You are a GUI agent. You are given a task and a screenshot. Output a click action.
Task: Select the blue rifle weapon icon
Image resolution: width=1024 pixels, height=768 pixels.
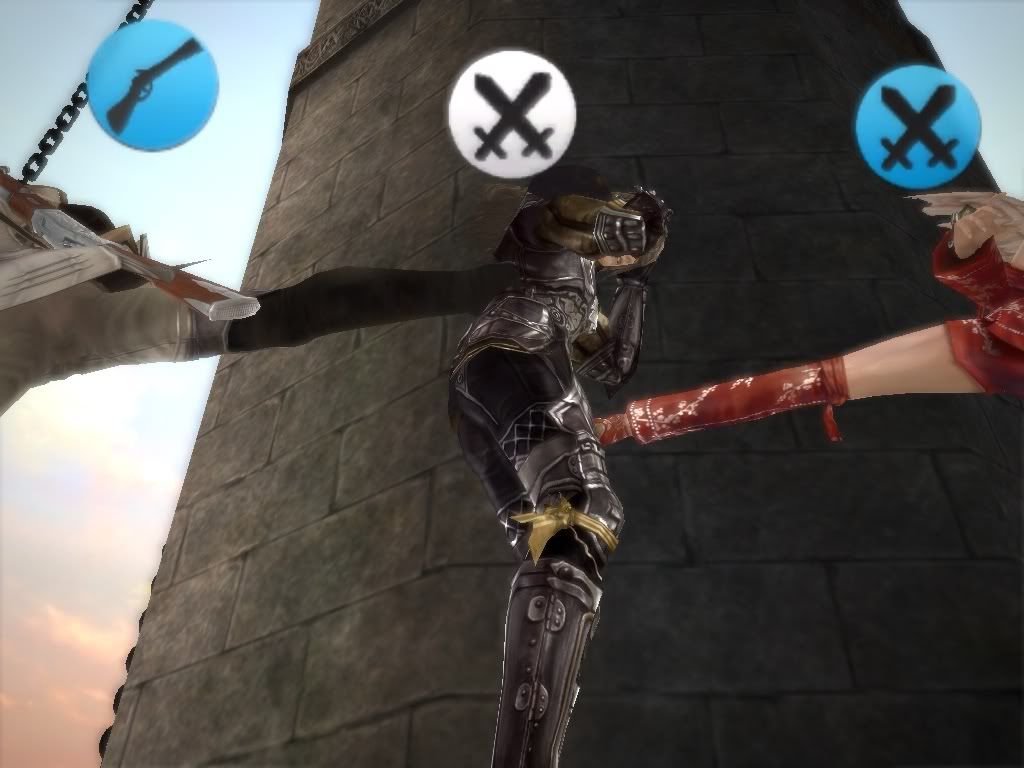pyautogui.click(x=152, y=85)
